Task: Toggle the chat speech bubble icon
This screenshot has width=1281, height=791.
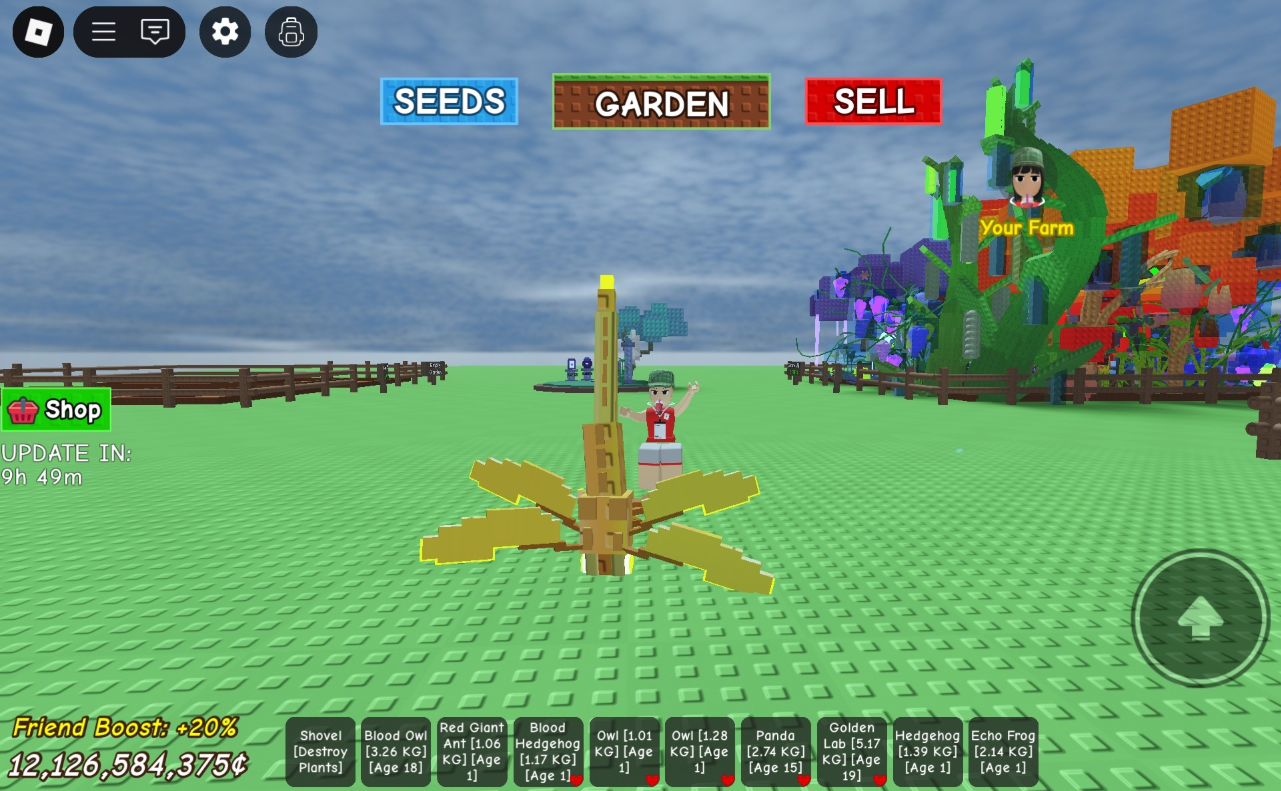Action: click(x=155, y=32)
